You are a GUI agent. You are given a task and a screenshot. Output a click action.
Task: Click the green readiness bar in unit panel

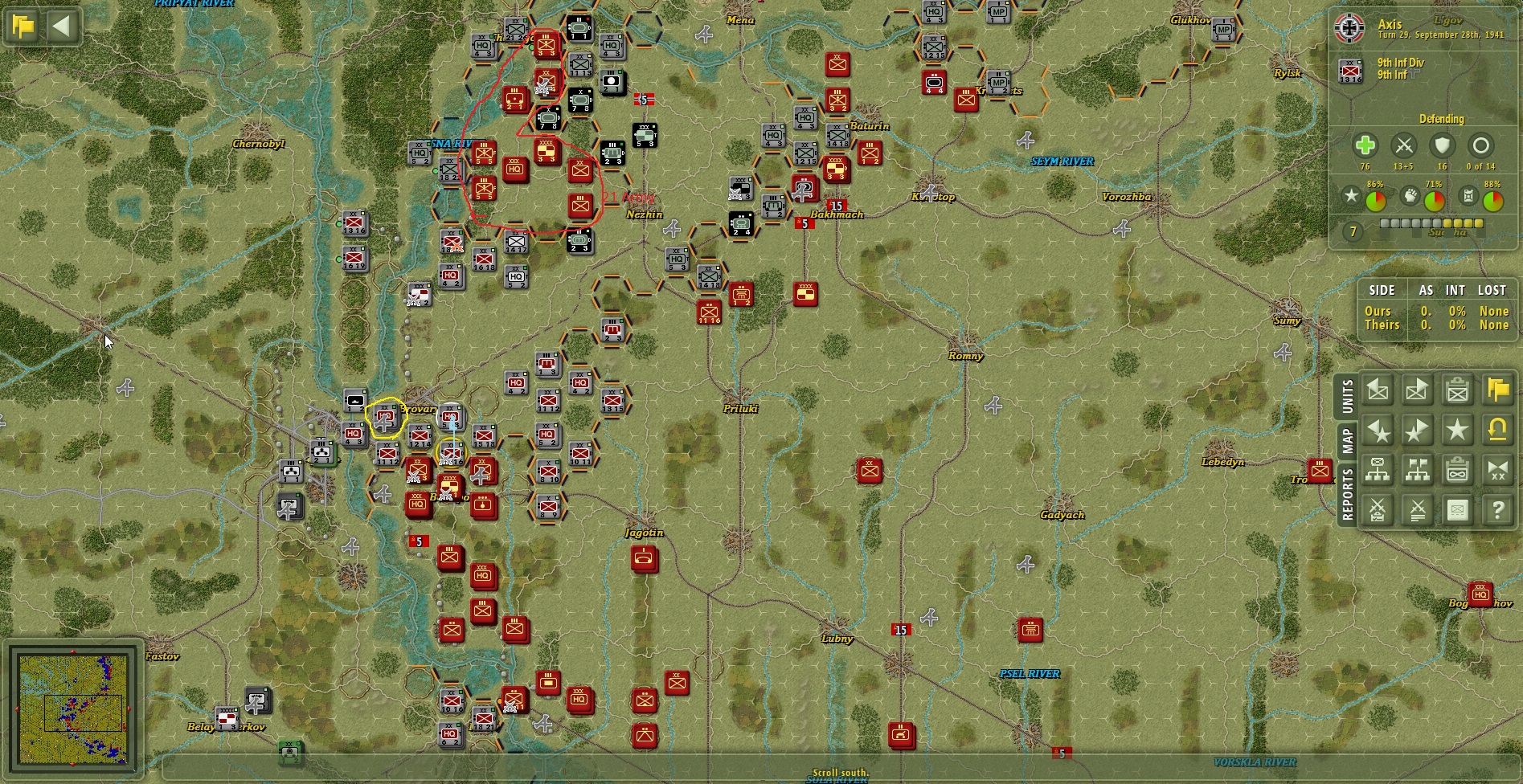[1376, 200]
